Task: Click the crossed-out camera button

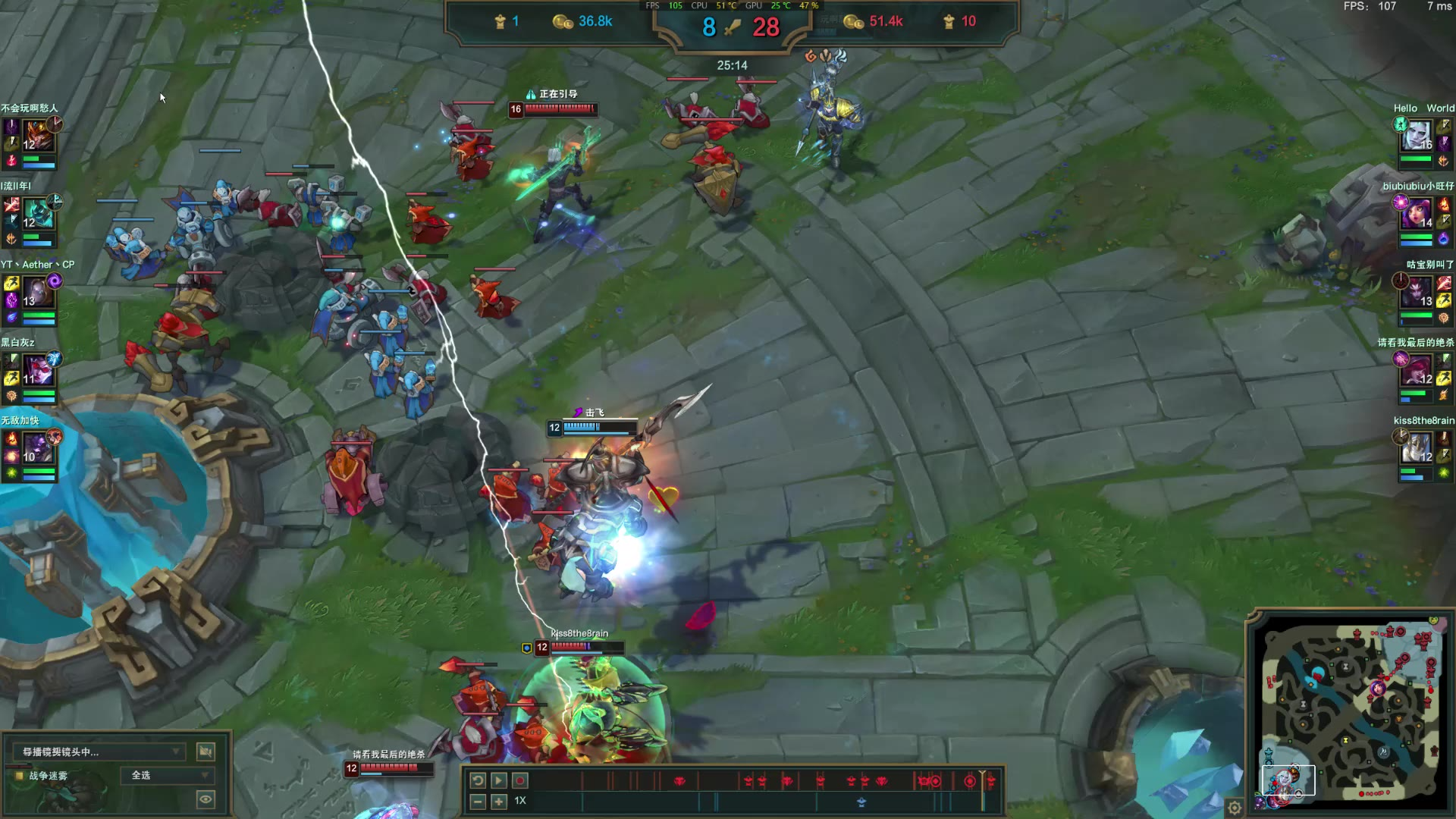Action: click(x=206, y=752)
